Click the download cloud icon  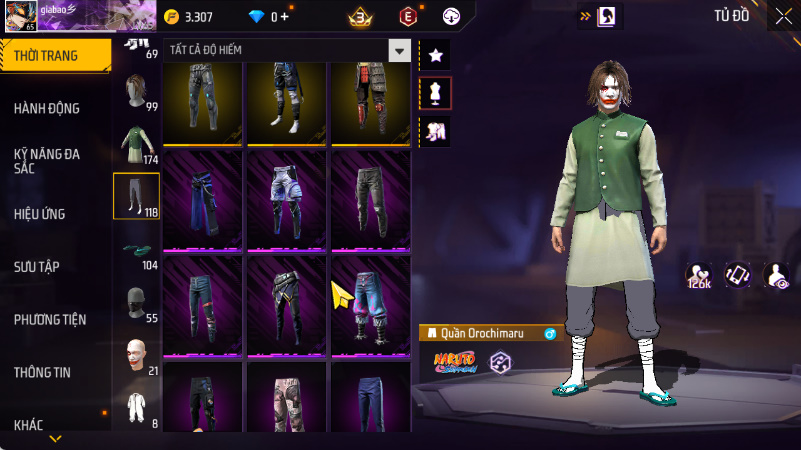coord(451,16)
